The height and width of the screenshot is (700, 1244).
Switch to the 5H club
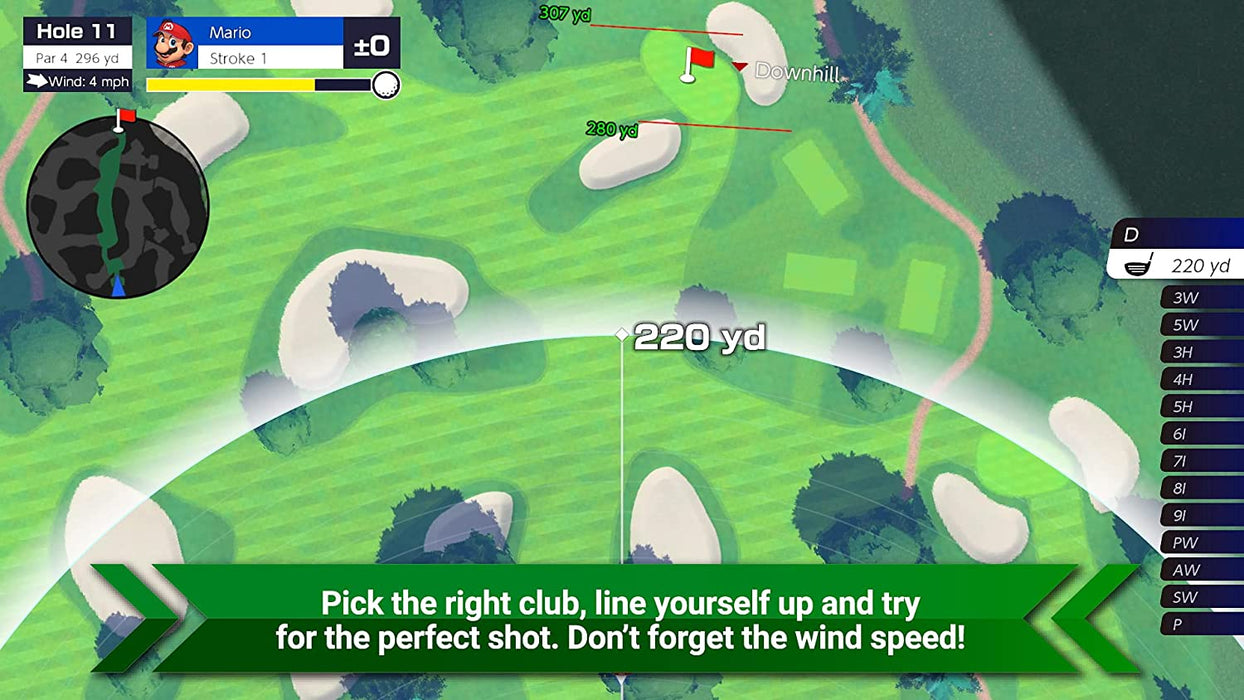[1200, 407]
